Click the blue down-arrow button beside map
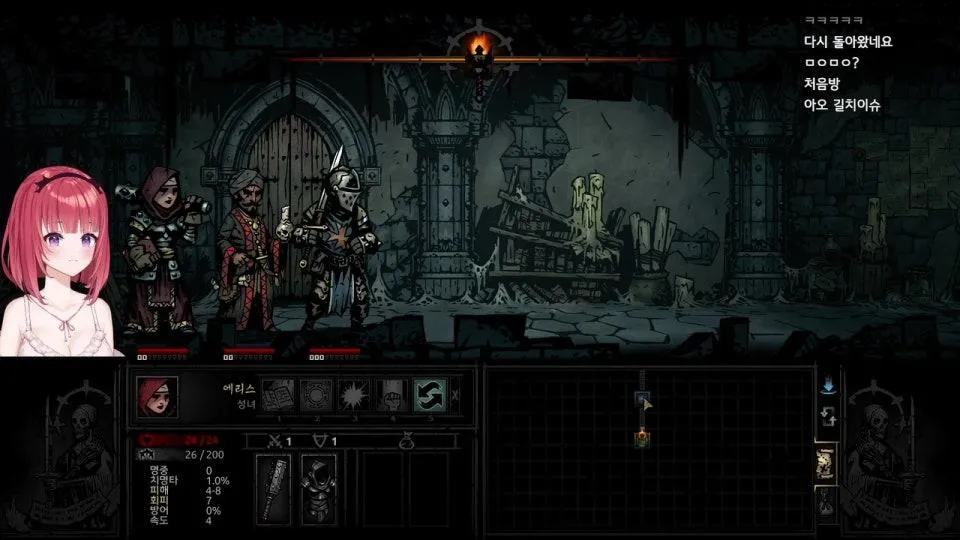Screen dimensions: 960x540 pyautogui.click(x=827, y=386)
